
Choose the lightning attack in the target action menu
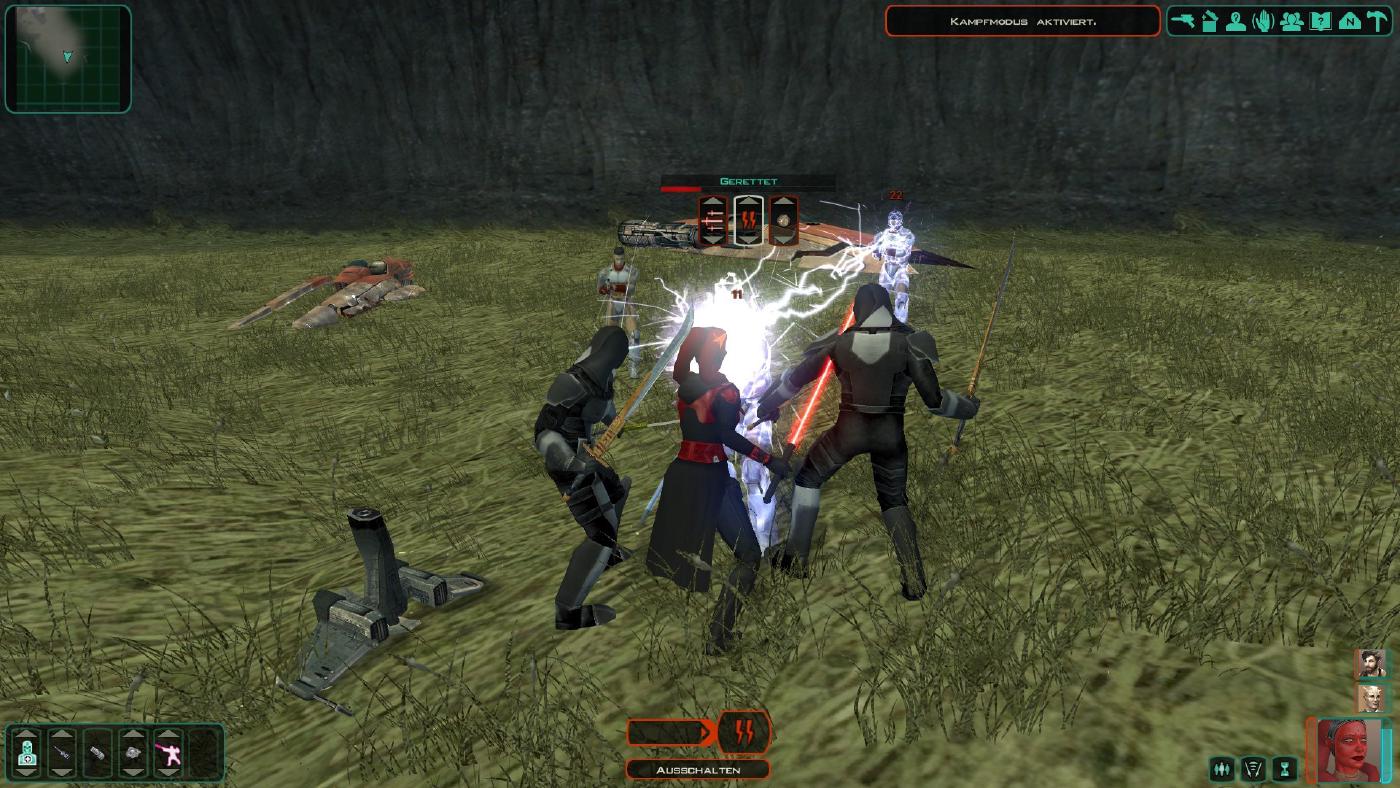click(749, 221)
